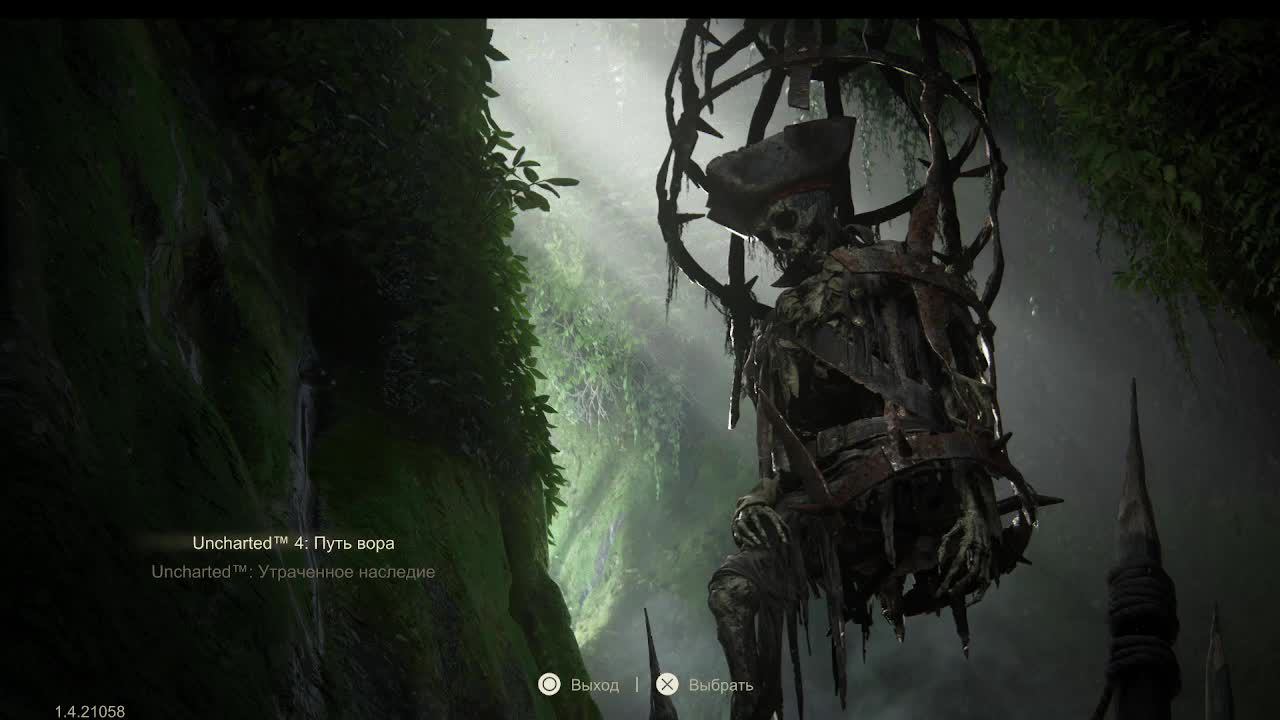
Task: Select Uncharted: Утраченное наследие in the menu
Action: [293, 572]
